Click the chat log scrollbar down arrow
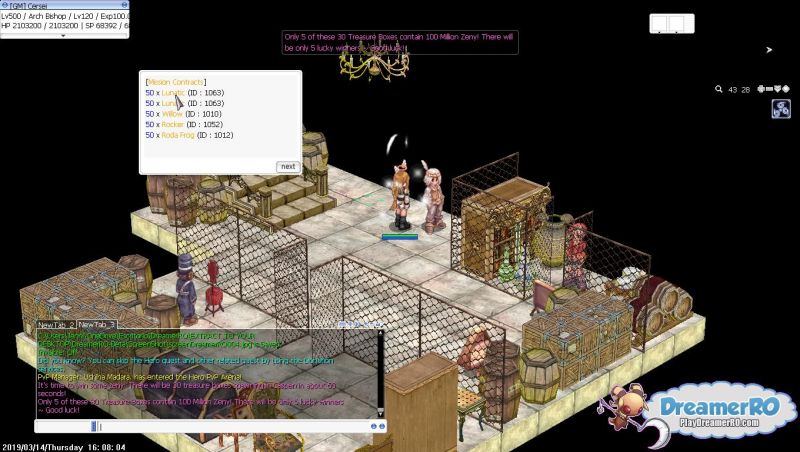The height and width of the screenshot is (452, 800). click(x=380, y=412)
